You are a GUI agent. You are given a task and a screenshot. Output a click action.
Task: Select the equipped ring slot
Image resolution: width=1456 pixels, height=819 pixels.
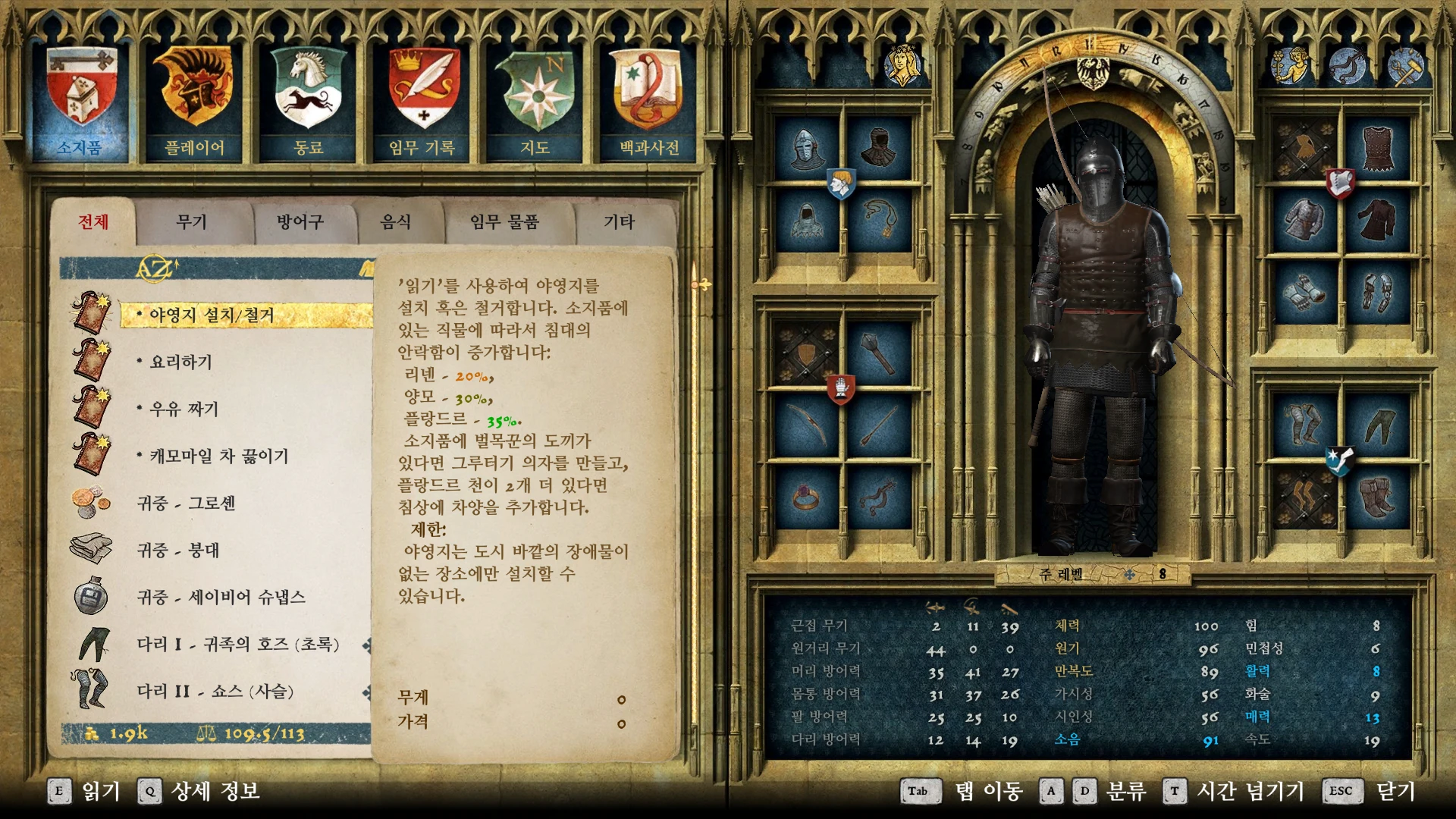(x=805, y=497)
